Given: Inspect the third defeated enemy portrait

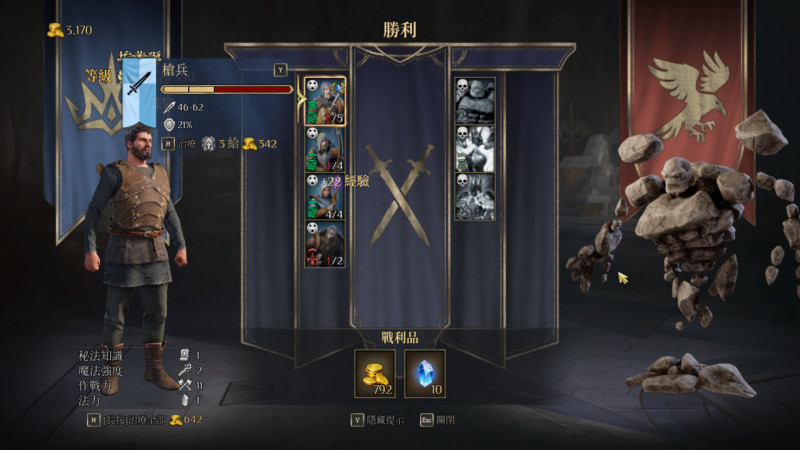Looking at the screenshot, I should (475, 197).
